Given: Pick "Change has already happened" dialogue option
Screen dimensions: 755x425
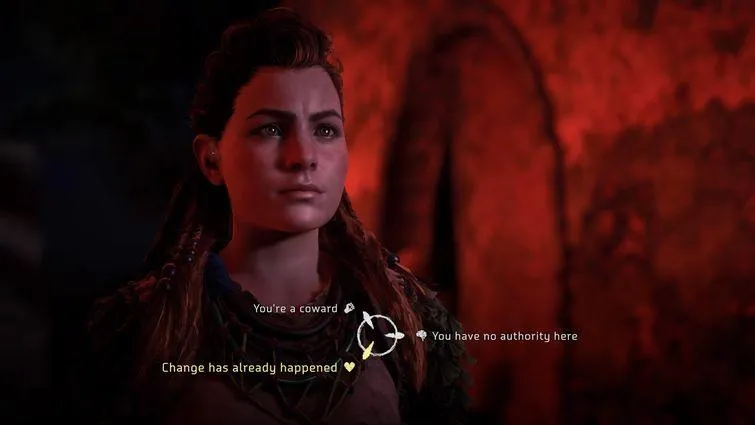Looking at the screenshot, I should [x=252, y=367].
